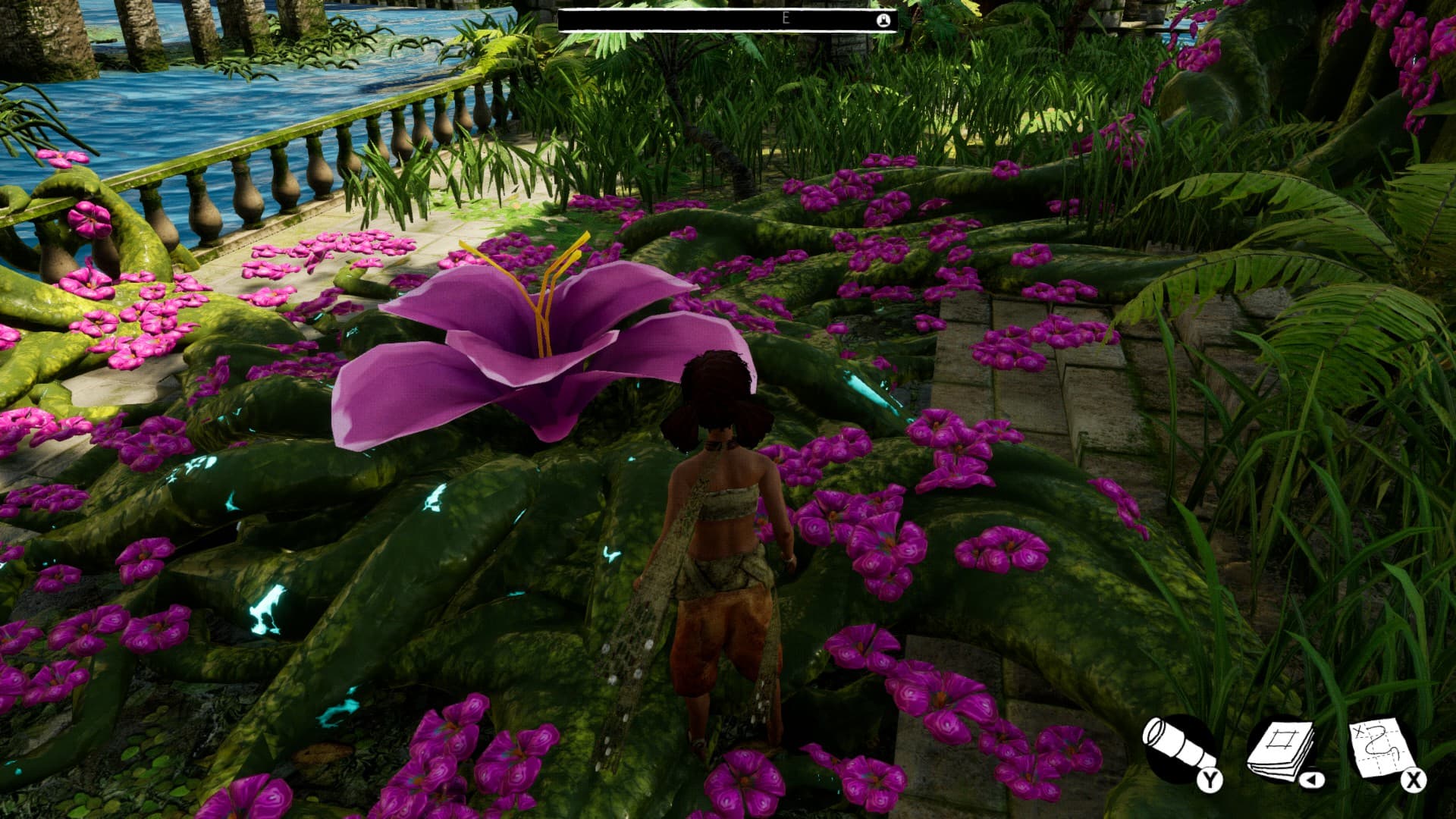The height and width of the screenshot is (819, 1456).
Task: Show the island map sheet
Action: [1382, 748]
